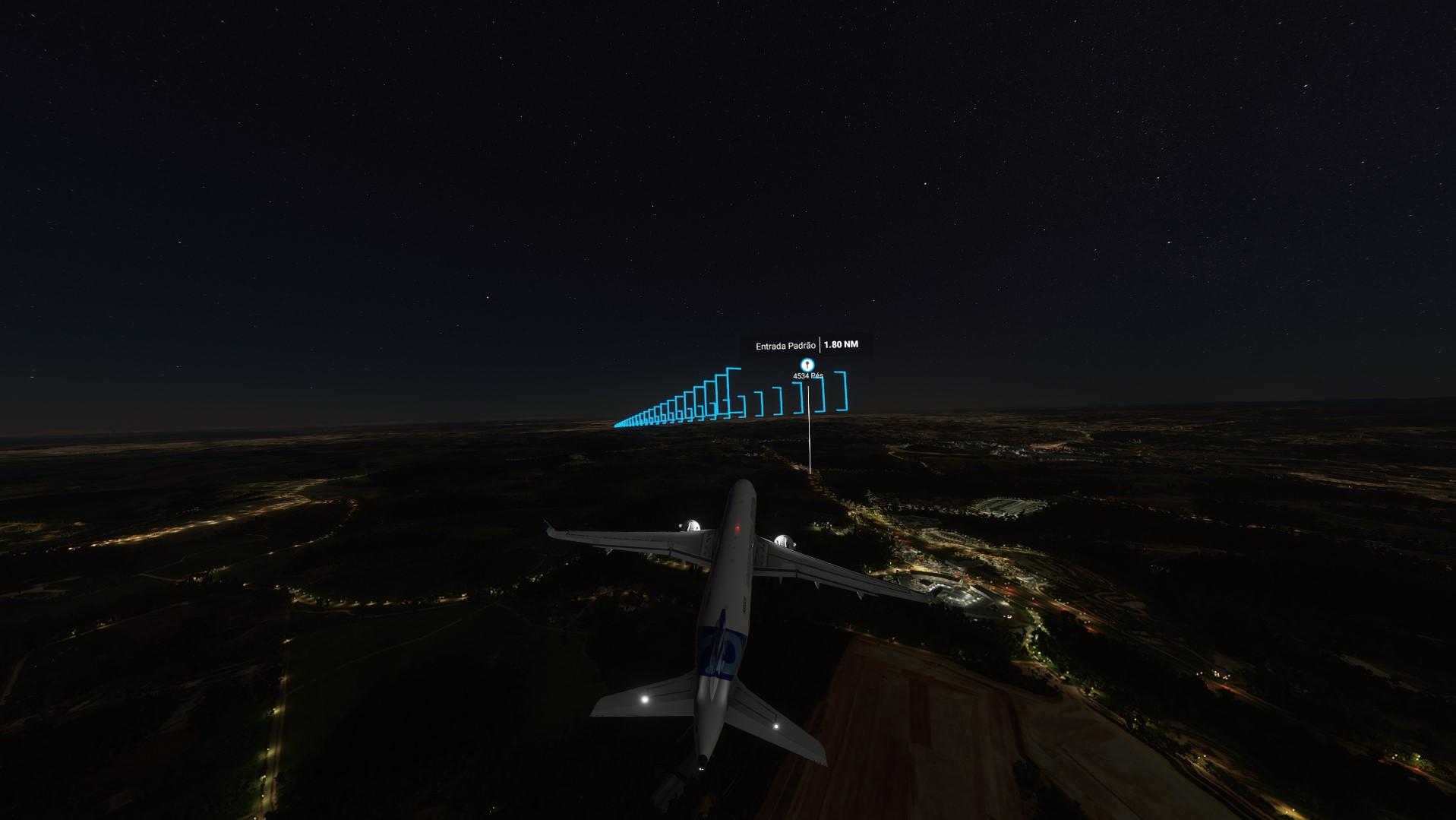Select the Entrada Padrão label text
Image resolution: width=1456 pixels, height=820 pixels.
(786, 344)
